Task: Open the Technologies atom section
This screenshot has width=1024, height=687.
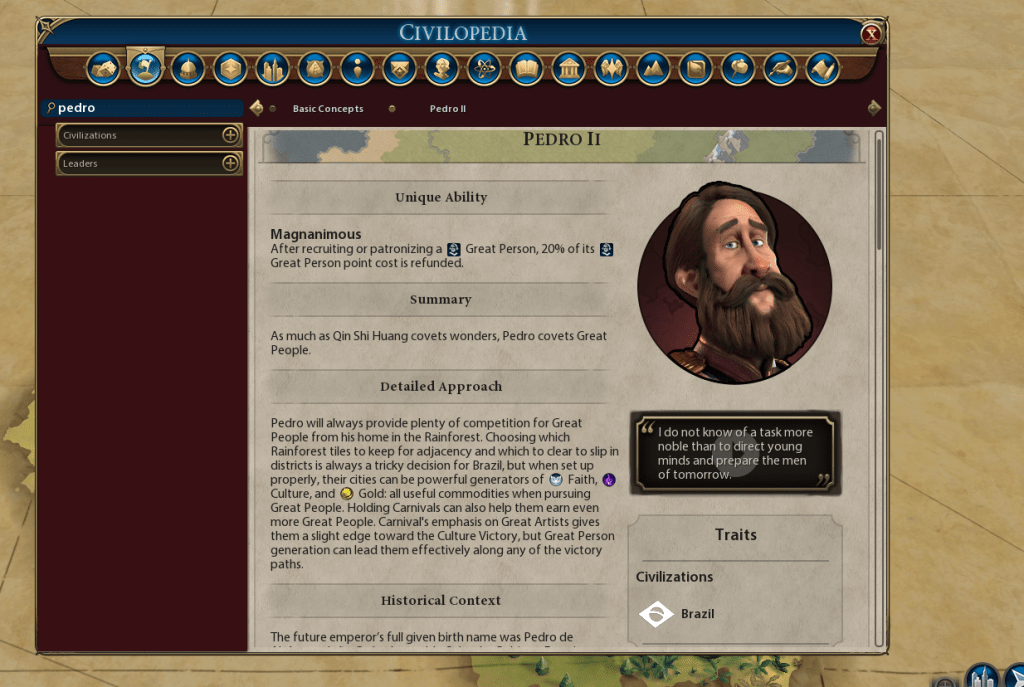Action: pos(483,69)
